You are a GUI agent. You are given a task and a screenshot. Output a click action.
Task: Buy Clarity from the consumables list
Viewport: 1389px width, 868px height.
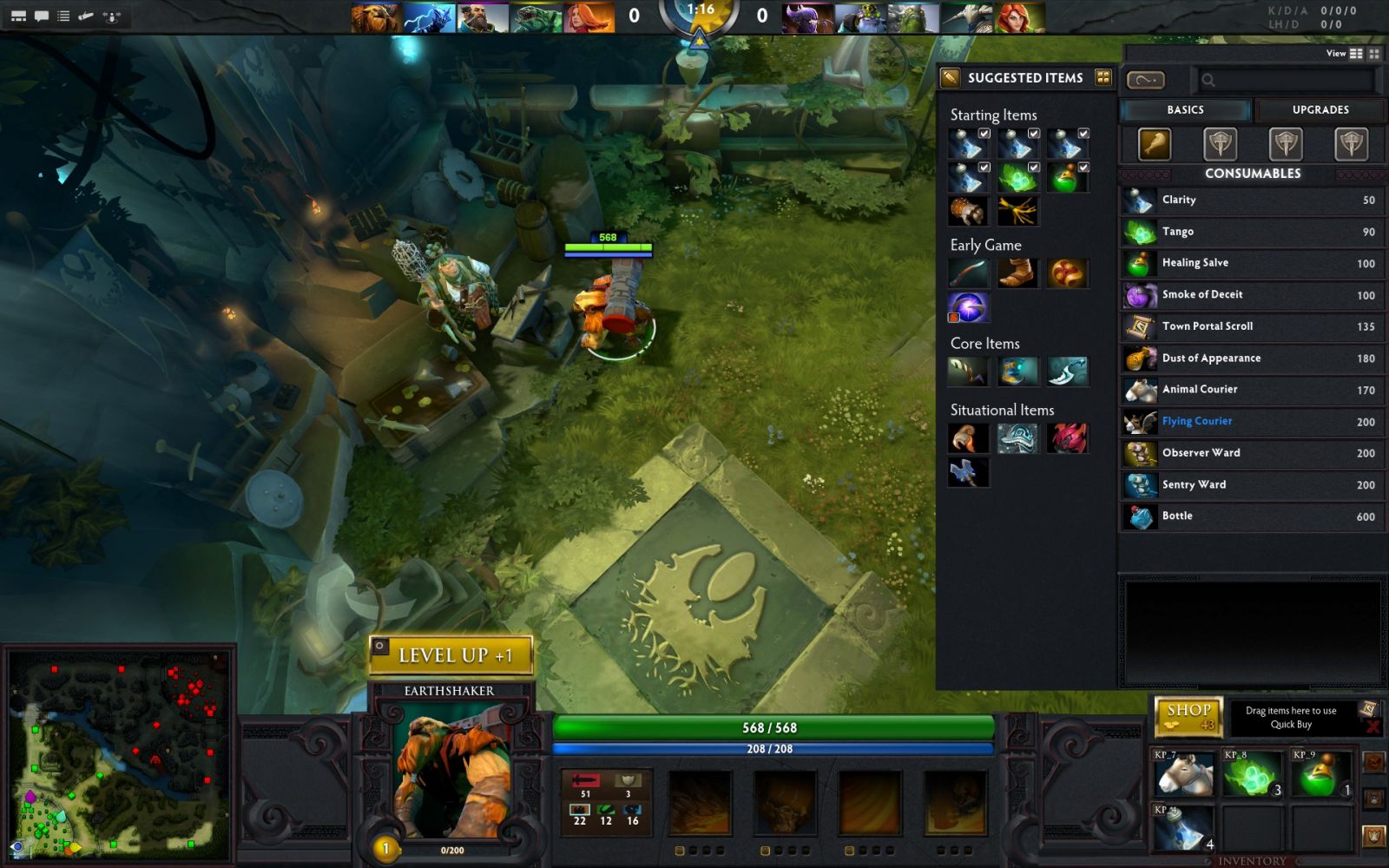click(1250, 201)
